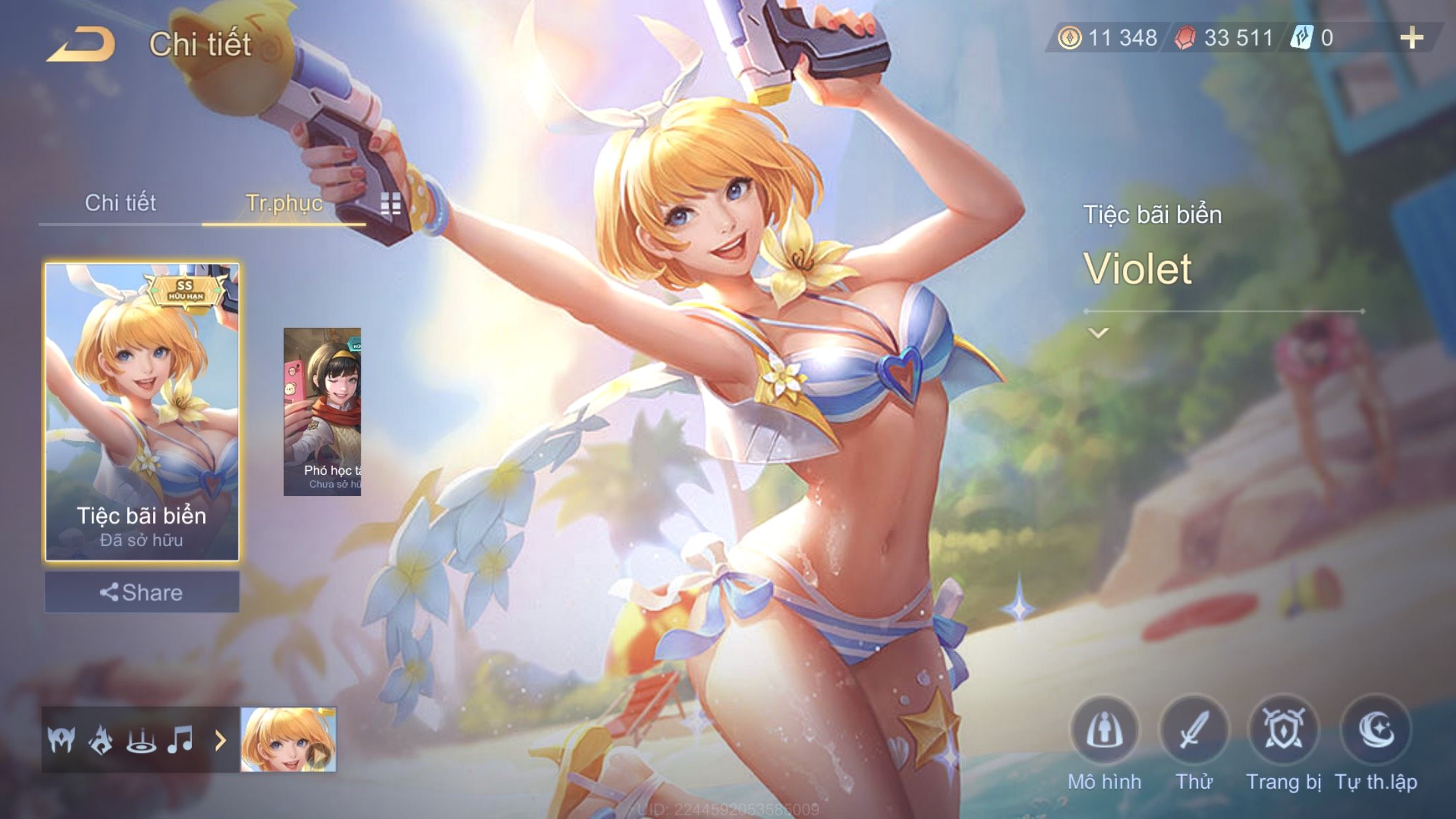Show skins in grid view
This screenshot has width=1456, height=819.
click(390, 205)
